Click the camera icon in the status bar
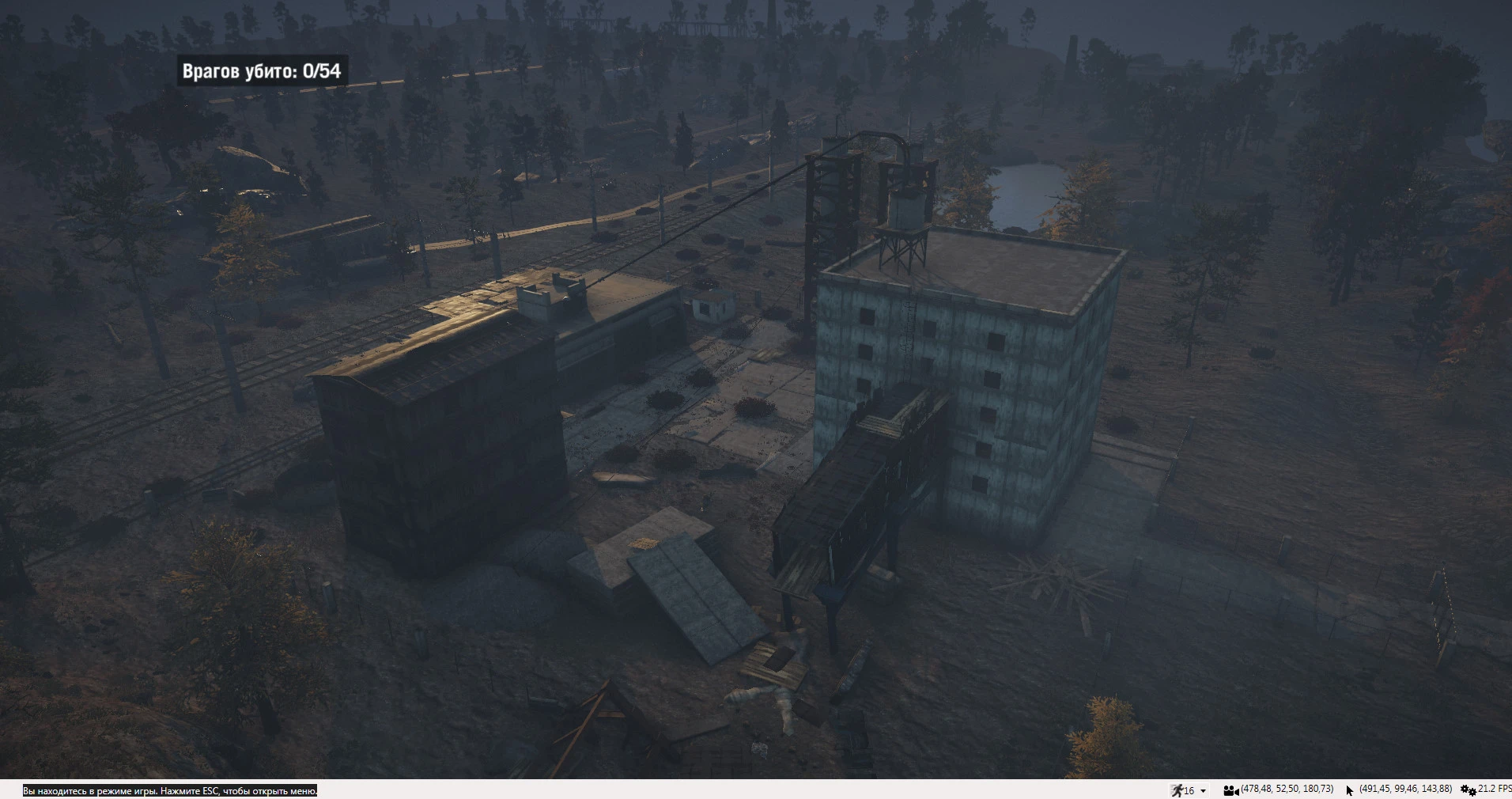The height and width of the screenshot is (799, 1512). [1232, 790]
